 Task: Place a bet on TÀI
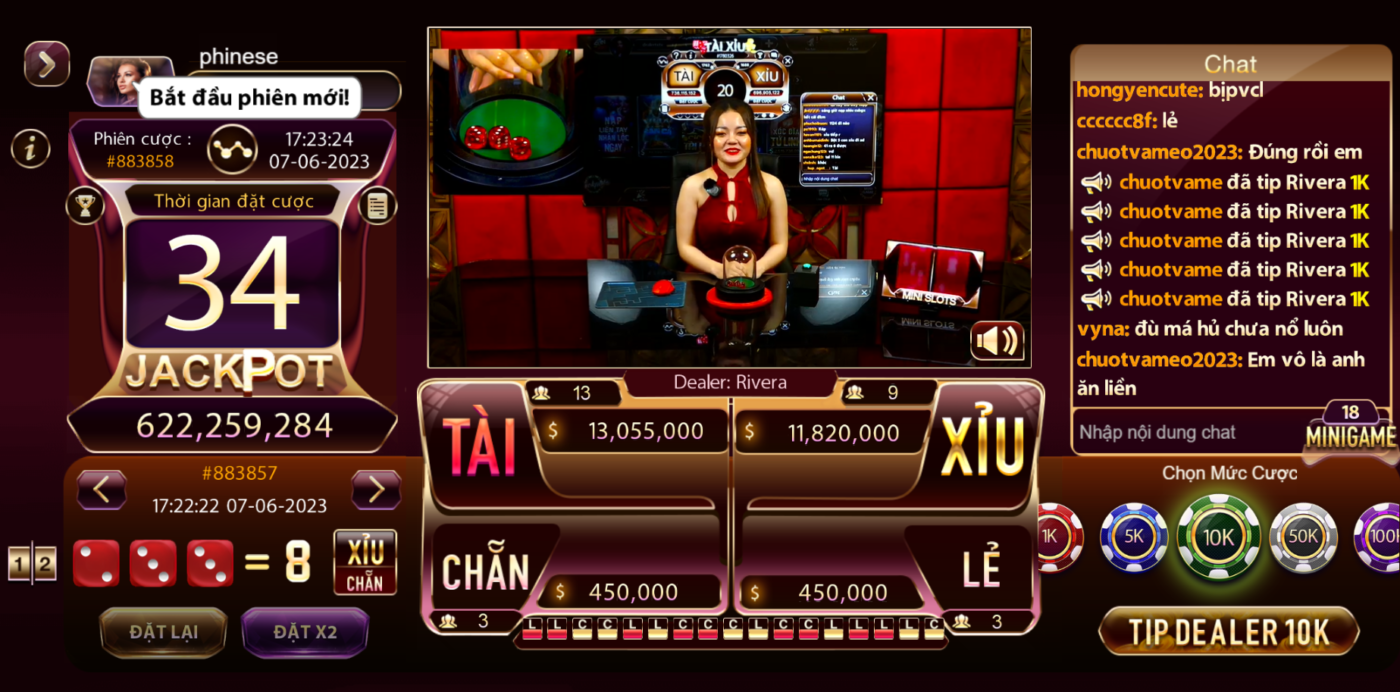478,445
